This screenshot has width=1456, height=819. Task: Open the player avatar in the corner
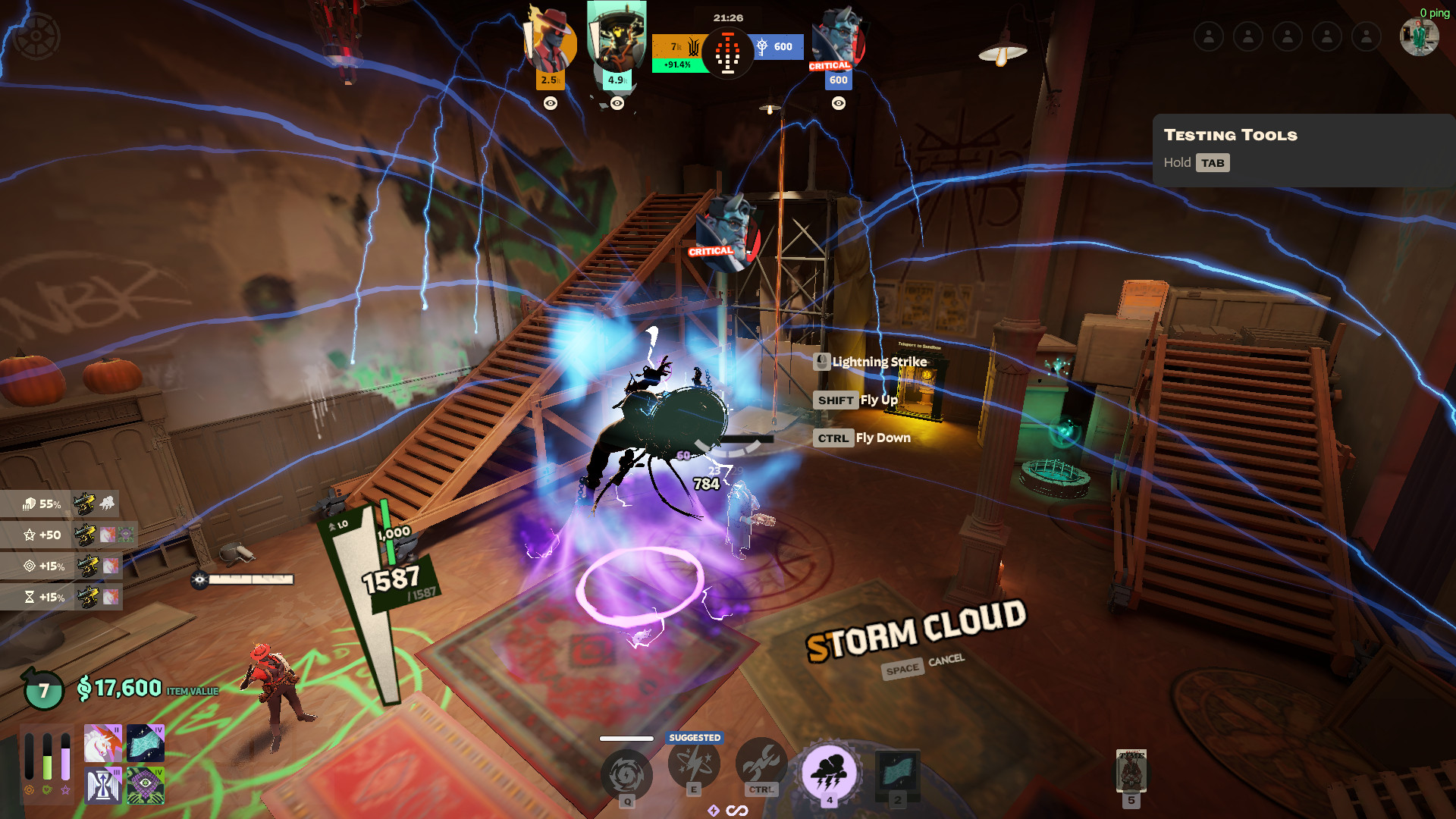click(x=1419, y=36)
